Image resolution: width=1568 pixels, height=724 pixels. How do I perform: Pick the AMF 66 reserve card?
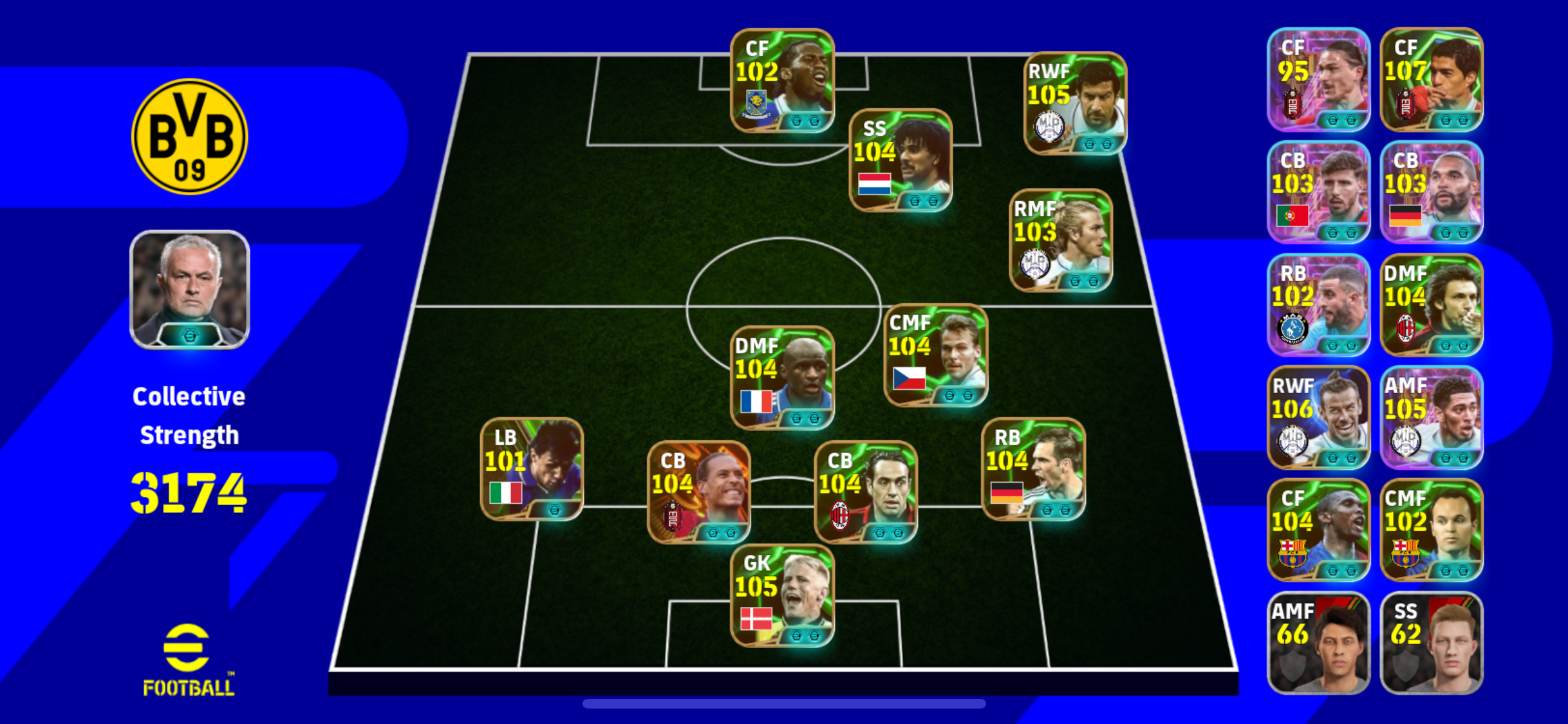pos(1318,642)
